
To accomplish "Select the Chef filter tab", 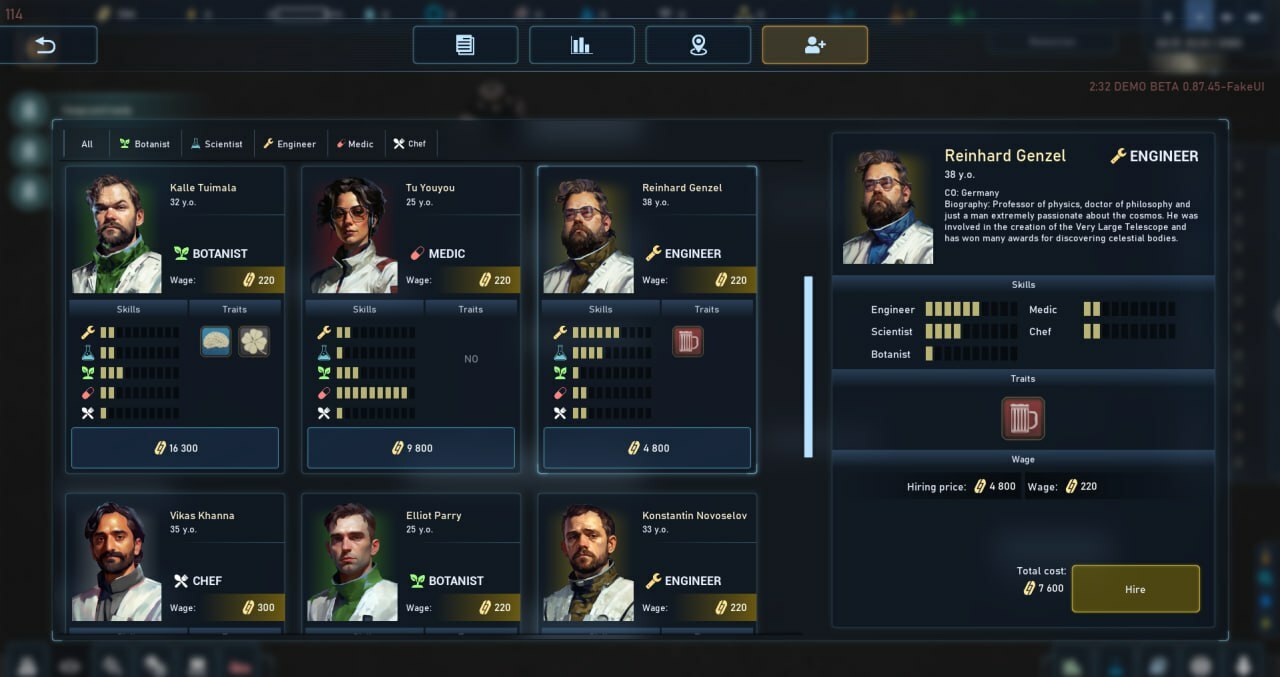I will [410, 144].
